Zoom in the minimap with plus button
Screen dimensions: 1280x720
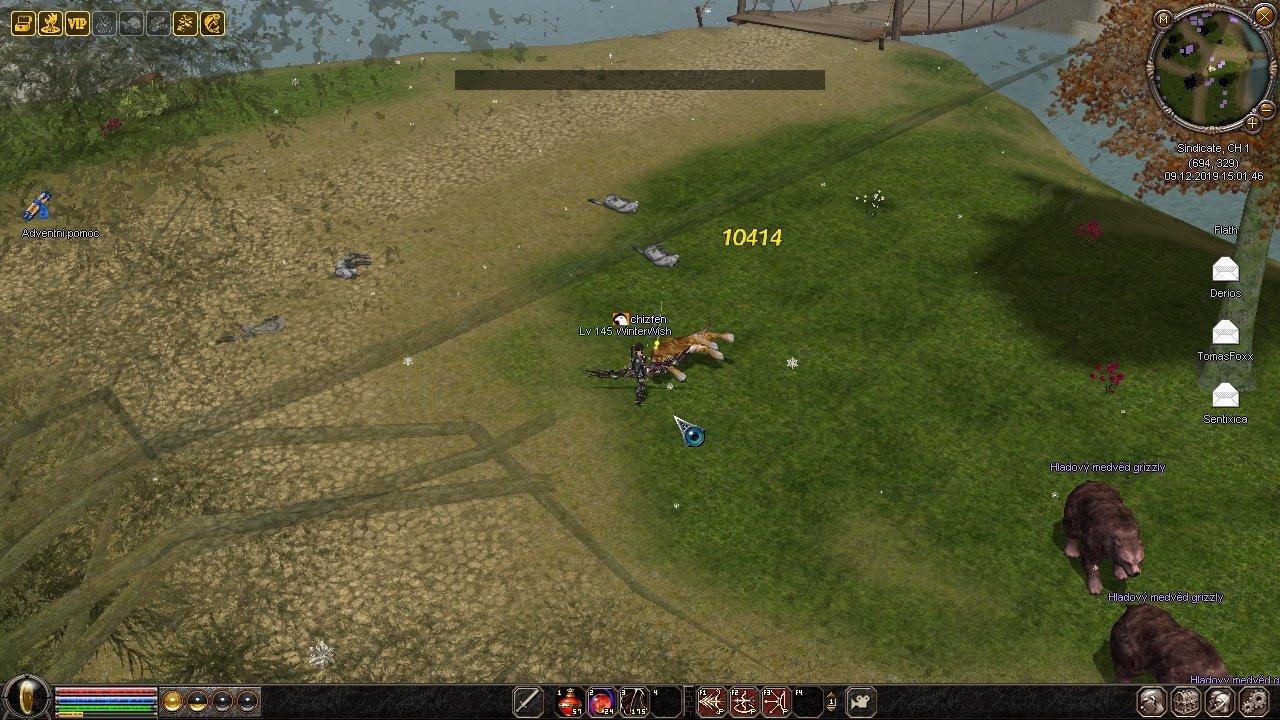1252,124
